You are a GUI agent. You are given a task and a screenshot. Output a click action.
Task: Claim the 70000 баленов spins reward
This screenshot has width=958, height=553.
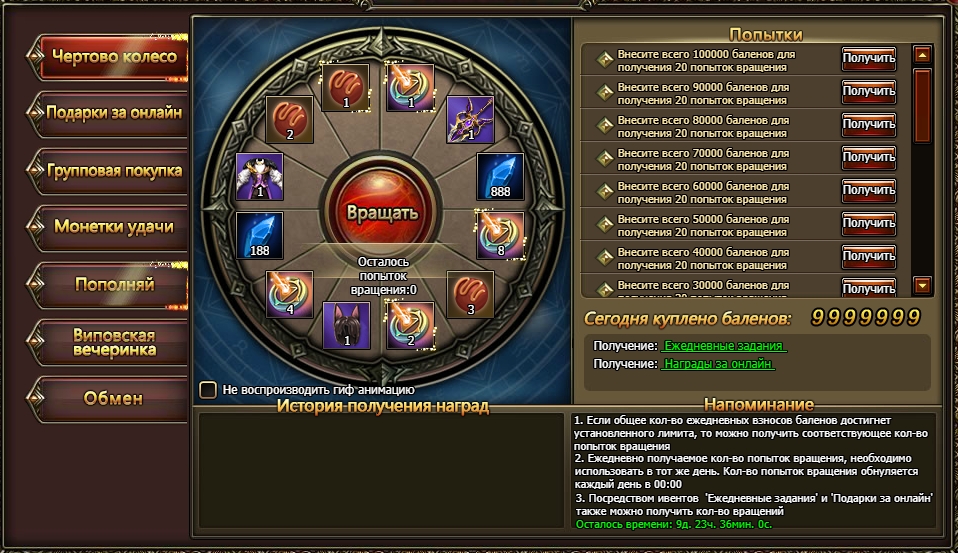pyautogui.click(x=868, y=157)
